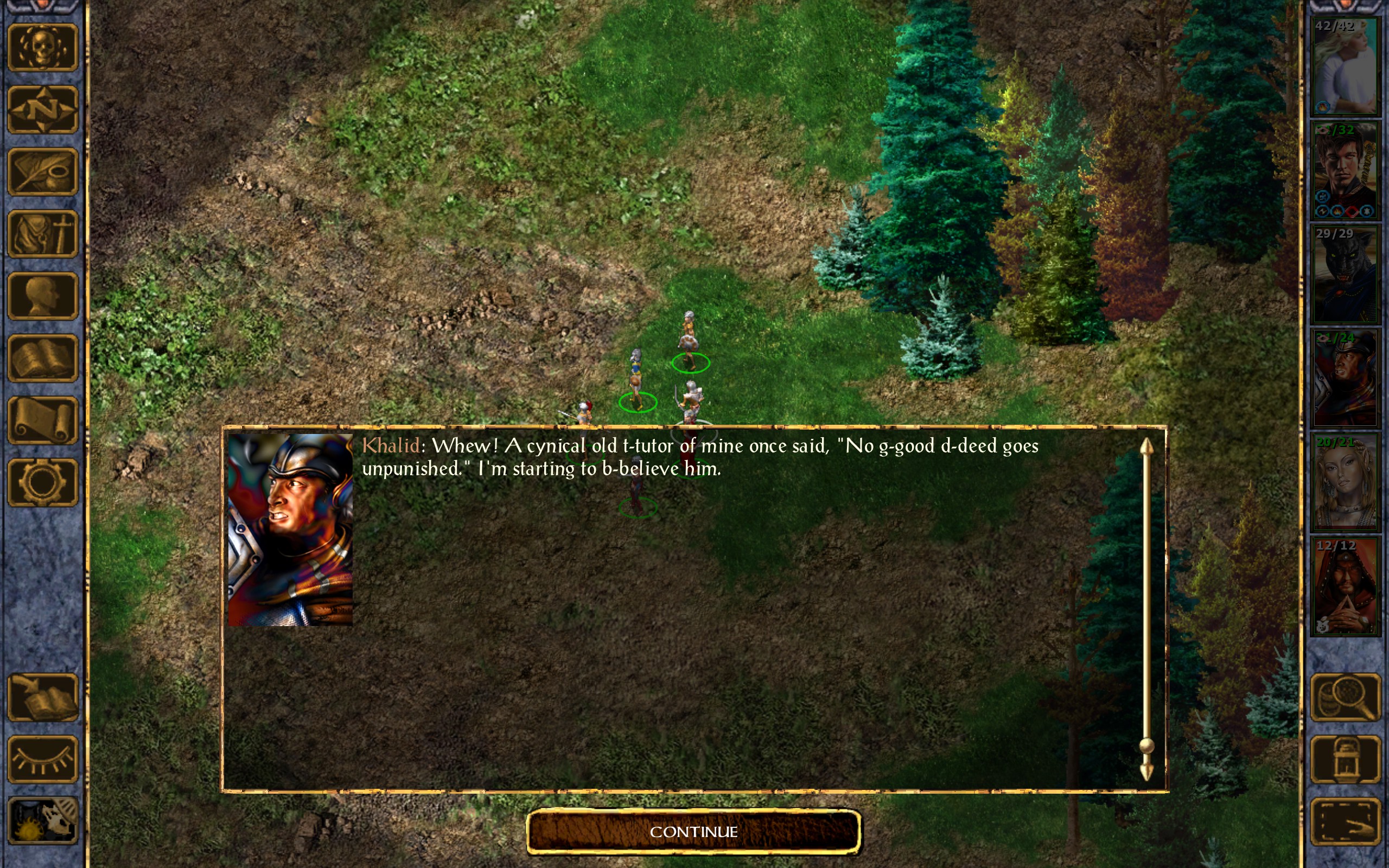
Task: Open the inventory armor and sword icon
Action: pos(42,234)
